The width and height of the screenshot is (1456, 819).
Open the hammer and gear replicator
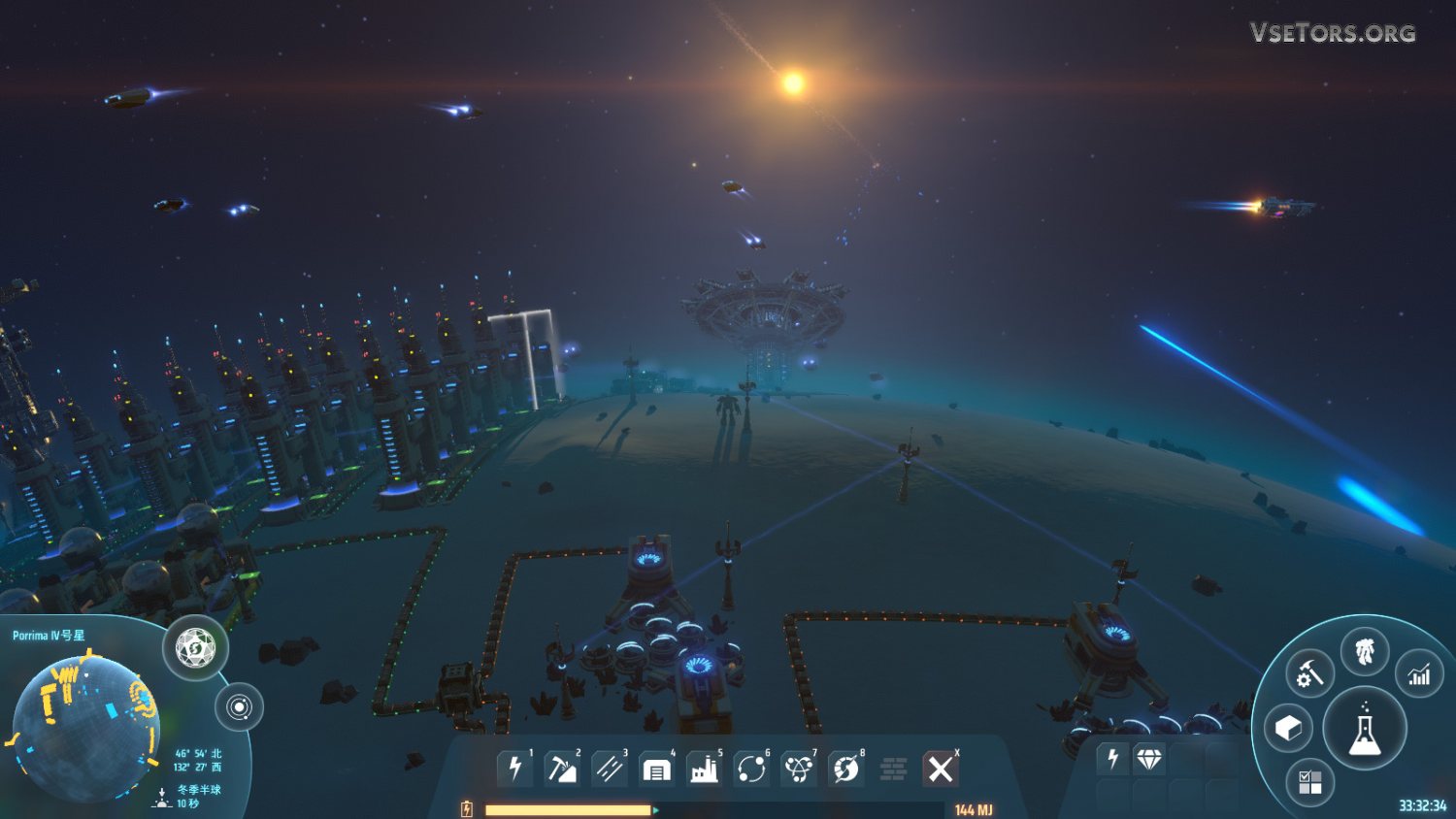pos(1309,672)
